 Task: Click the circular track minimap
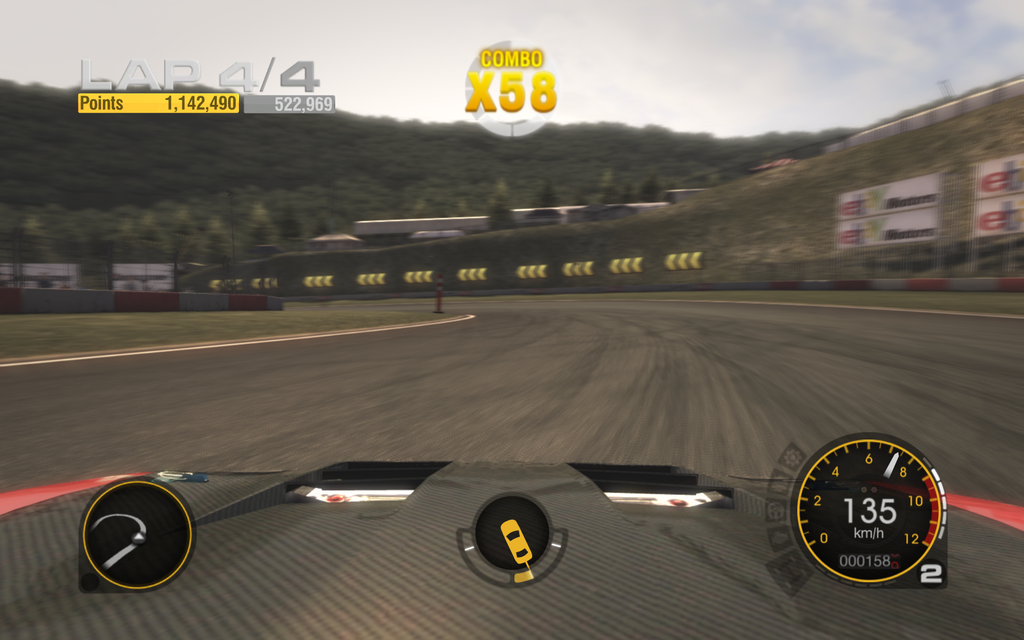click(x=136, y=534)
